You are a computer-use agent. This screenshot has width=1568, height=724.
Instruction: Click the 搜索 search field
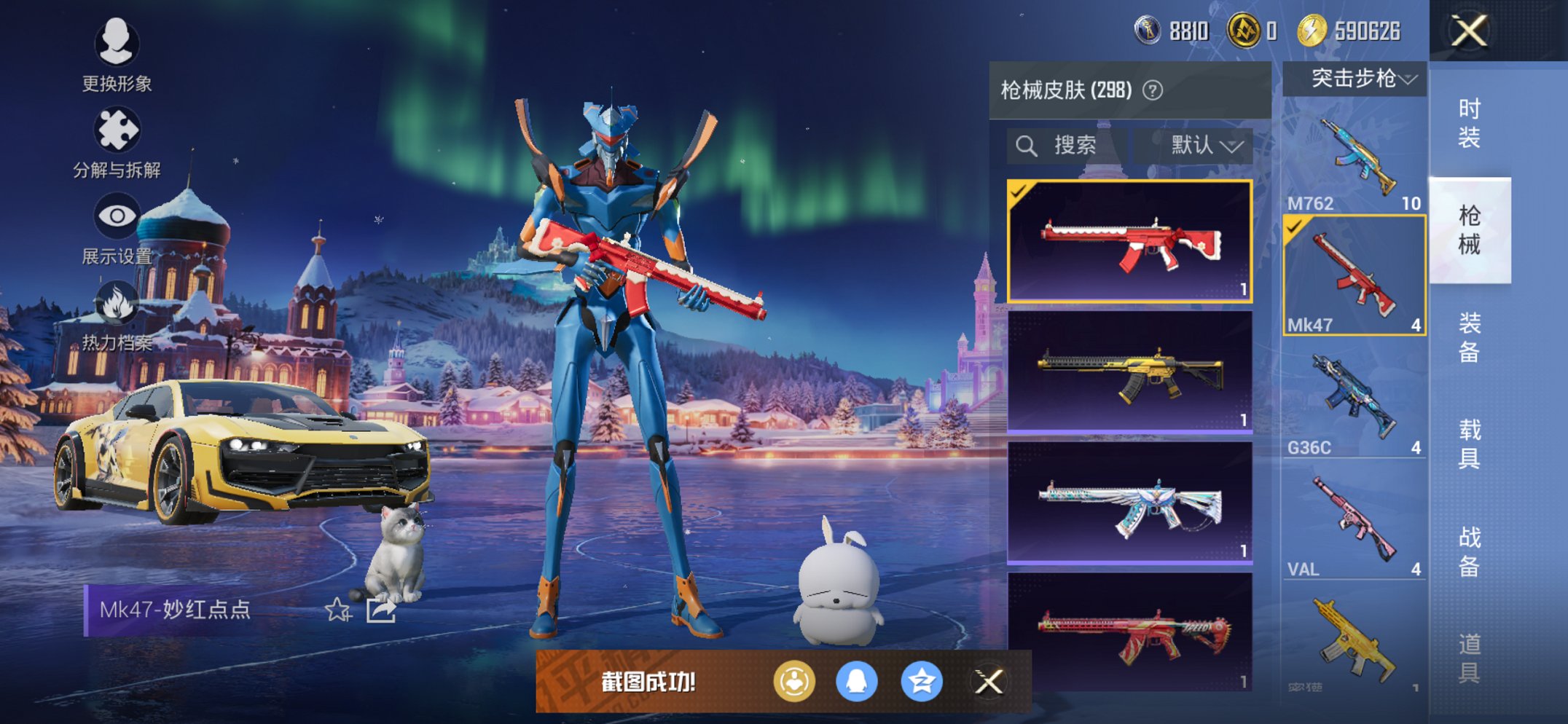click(x=1067, y=146)
